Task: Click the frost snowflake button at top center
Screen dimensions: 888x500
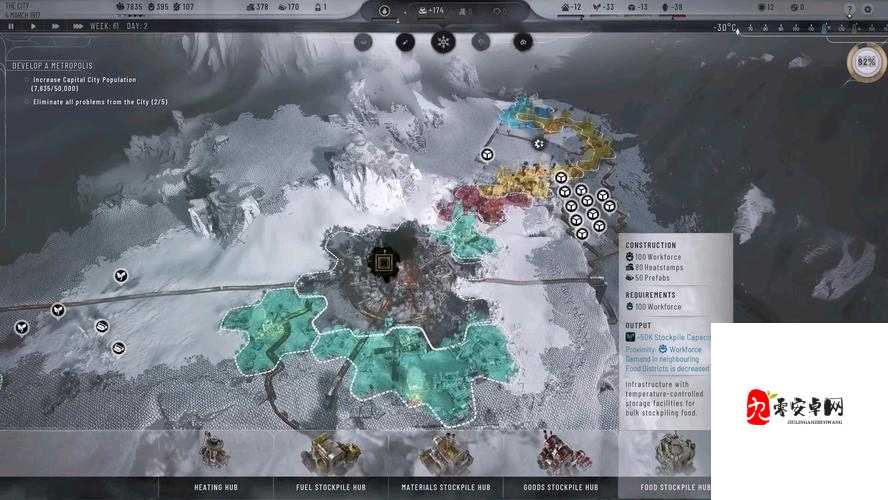Action: [442, 42]
